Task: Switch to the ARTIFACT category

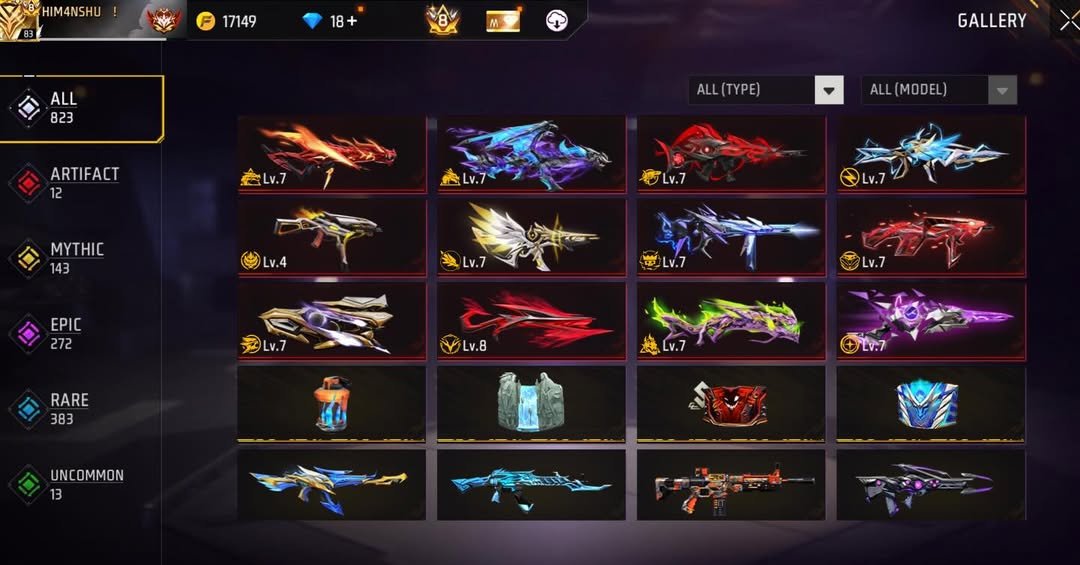Action: 82,183
